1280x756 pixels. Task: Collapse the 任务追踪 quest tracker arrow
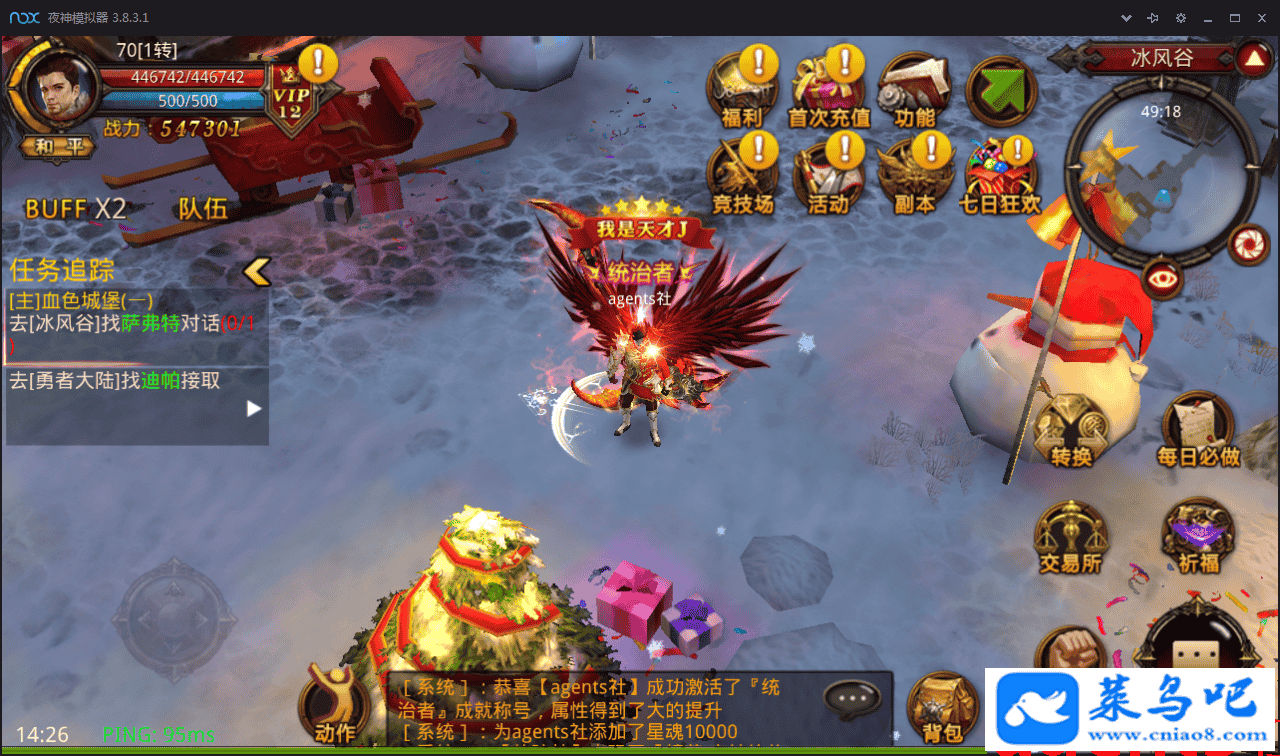(257, 270)
